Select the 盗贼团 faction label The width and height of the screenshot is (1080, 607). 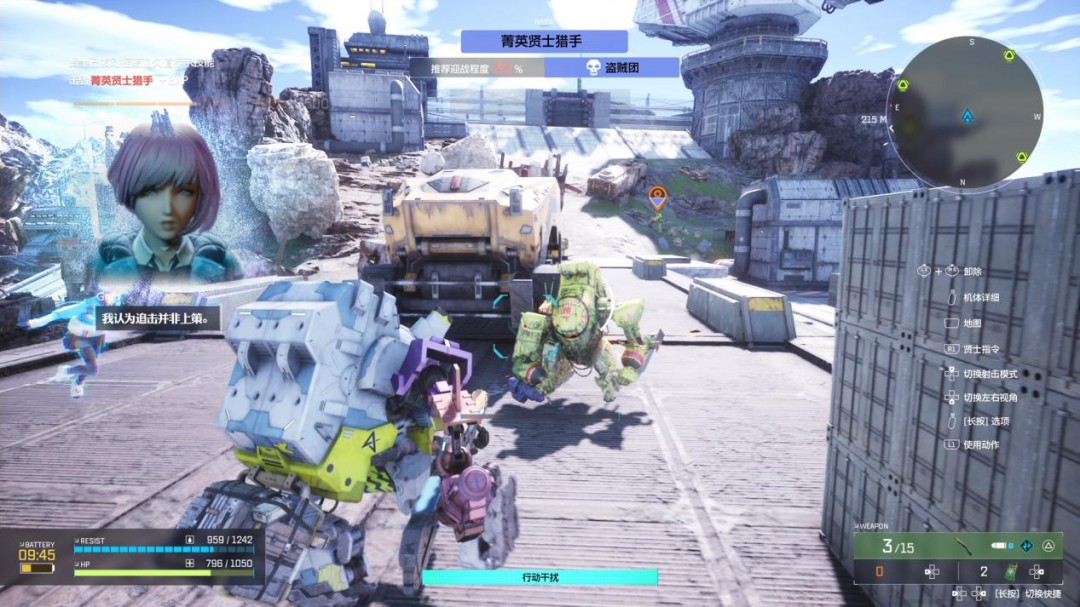(612, 68)
